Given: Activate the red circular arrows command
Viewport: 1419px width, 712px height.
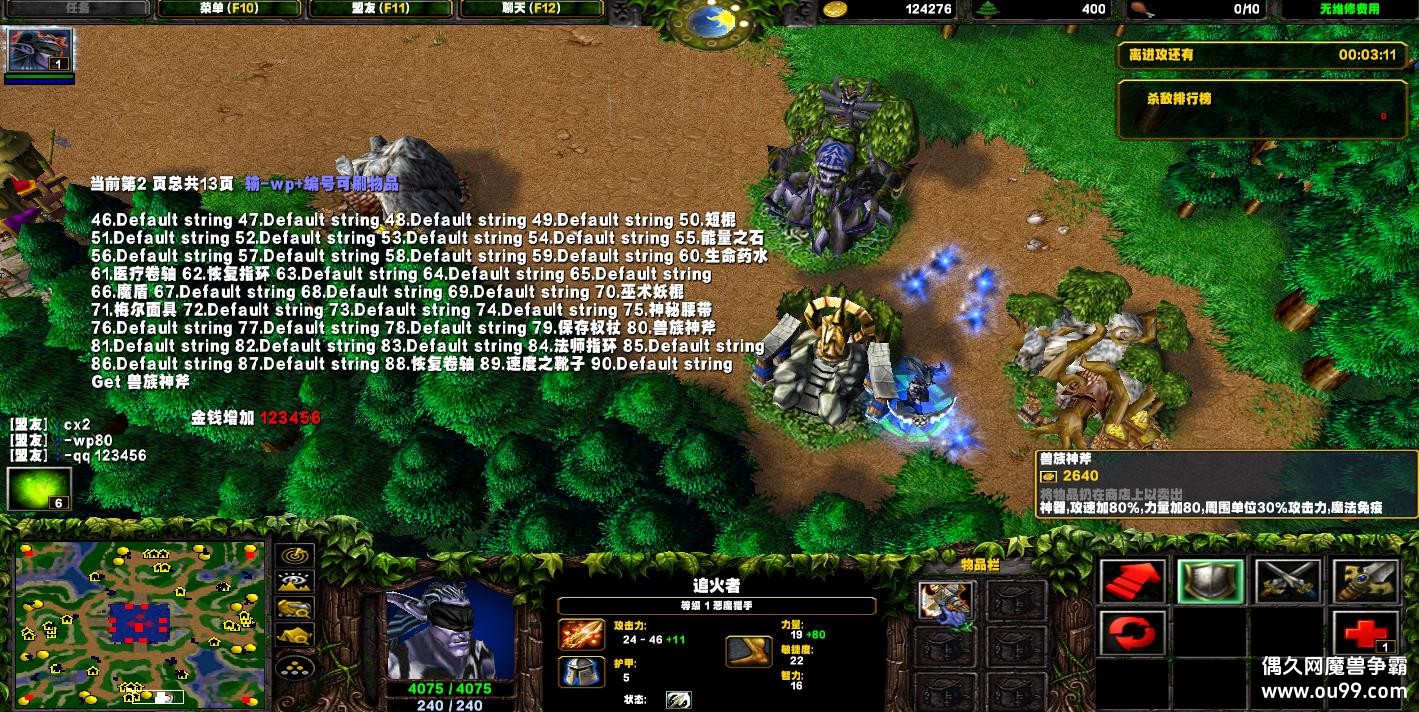Looking at the screenshot, I should [x=1133, y=633].
